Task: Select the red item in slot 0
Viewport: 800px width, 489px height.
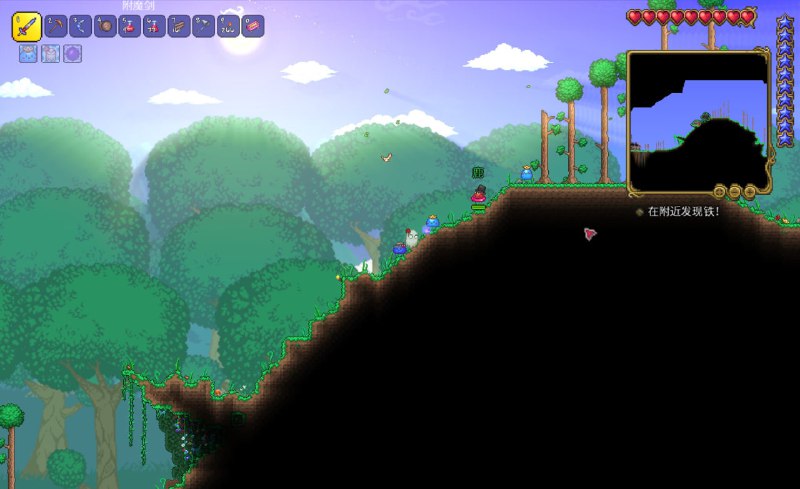Action: point(253,26)
